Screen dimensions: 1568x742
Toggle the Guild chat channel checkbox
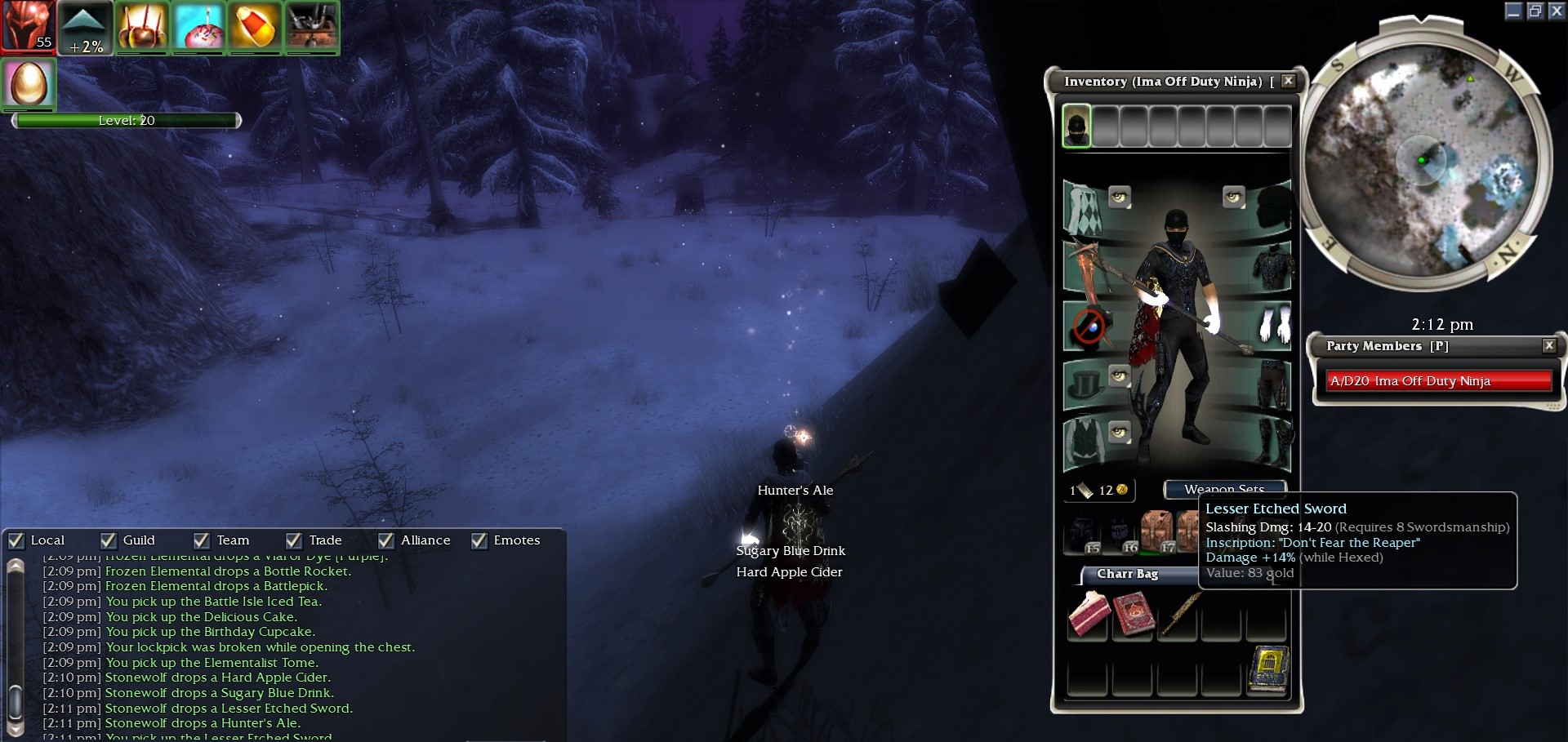(109, 540)
